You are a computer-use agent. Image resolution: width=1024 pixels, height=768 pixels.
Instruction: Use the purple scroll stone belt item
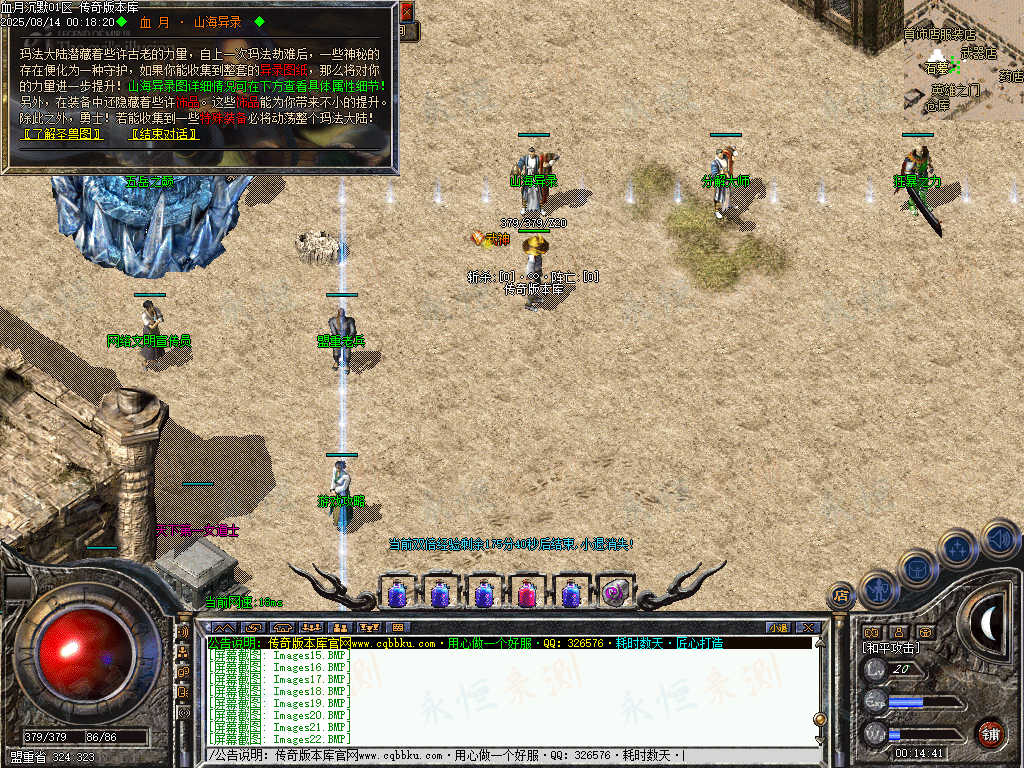615,593
